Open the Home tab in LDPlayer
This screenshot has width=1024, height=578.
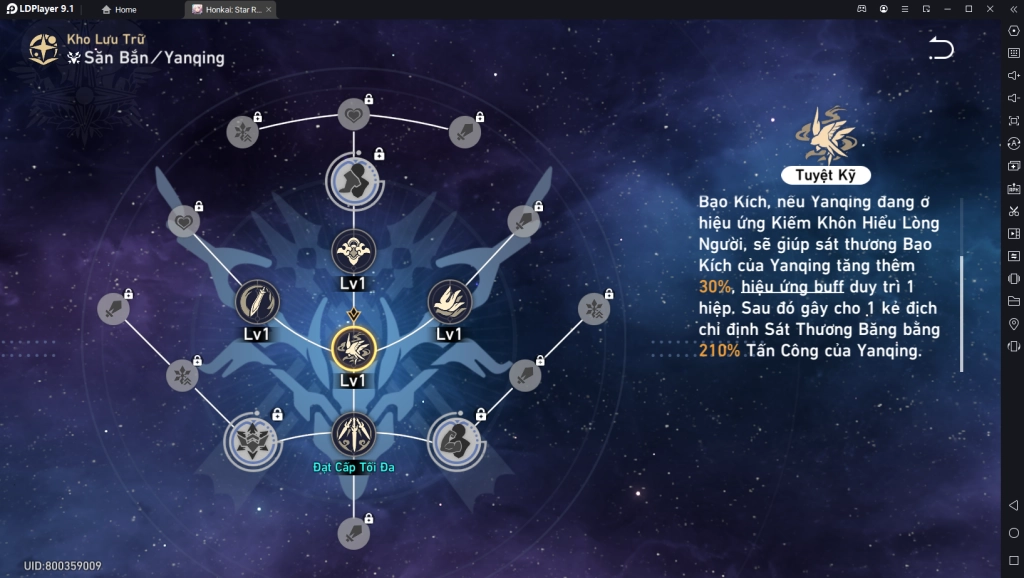point(120,9)
